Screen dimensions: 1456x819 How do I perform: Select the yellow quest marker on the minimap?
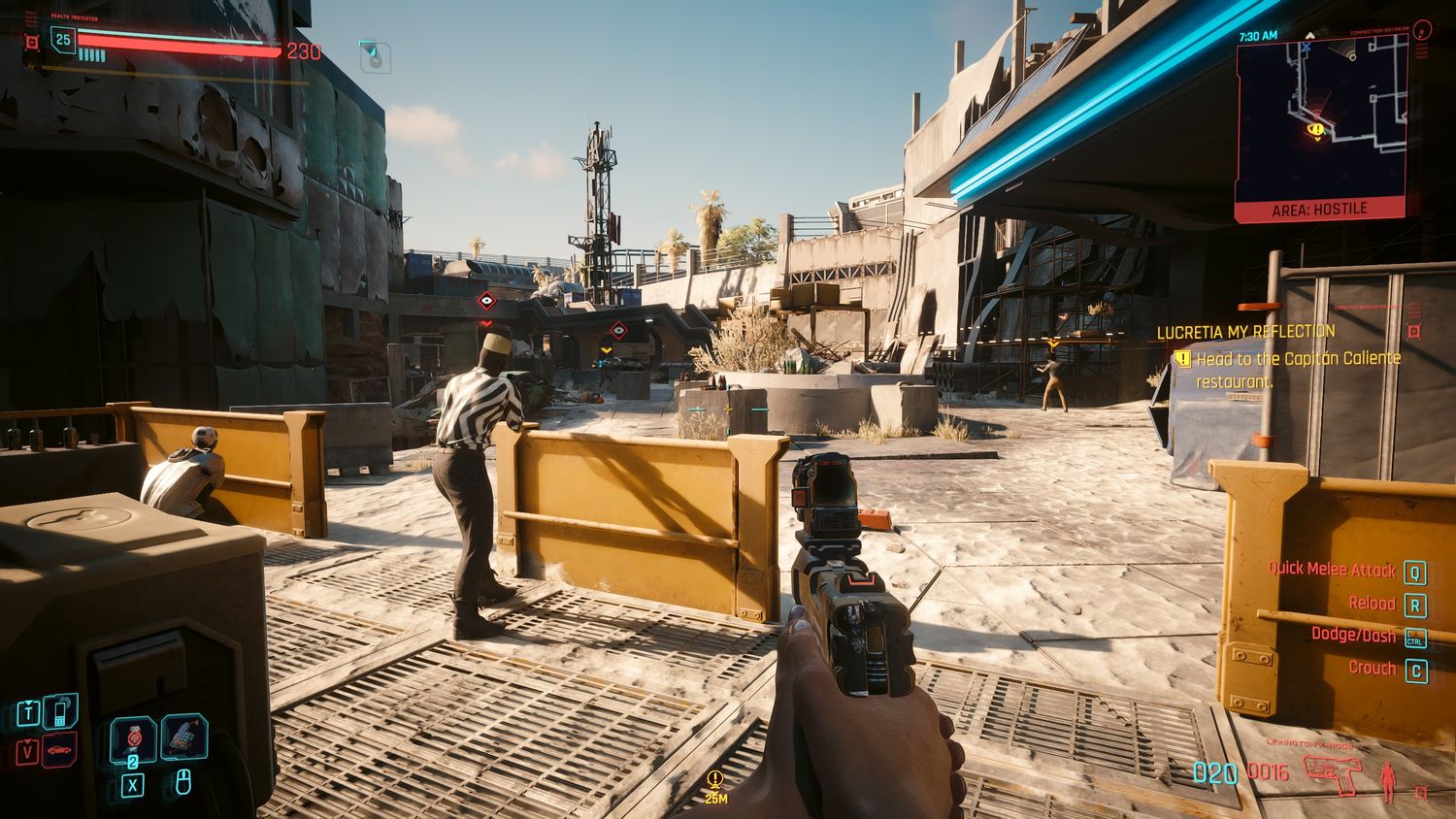1316,129
